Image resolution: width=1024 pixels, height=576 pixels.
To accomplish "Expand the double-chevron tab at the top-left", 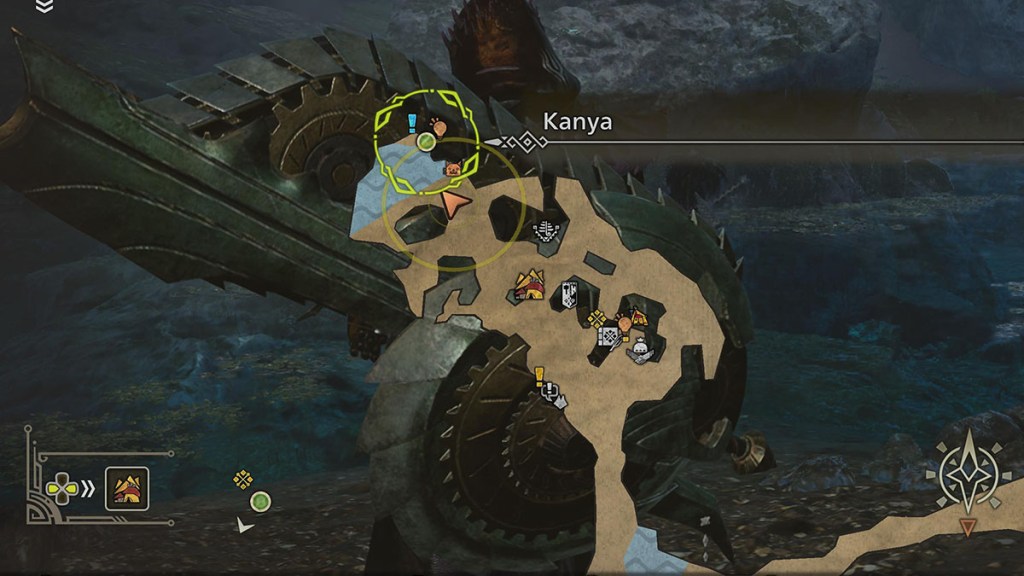I will [44, 6].
